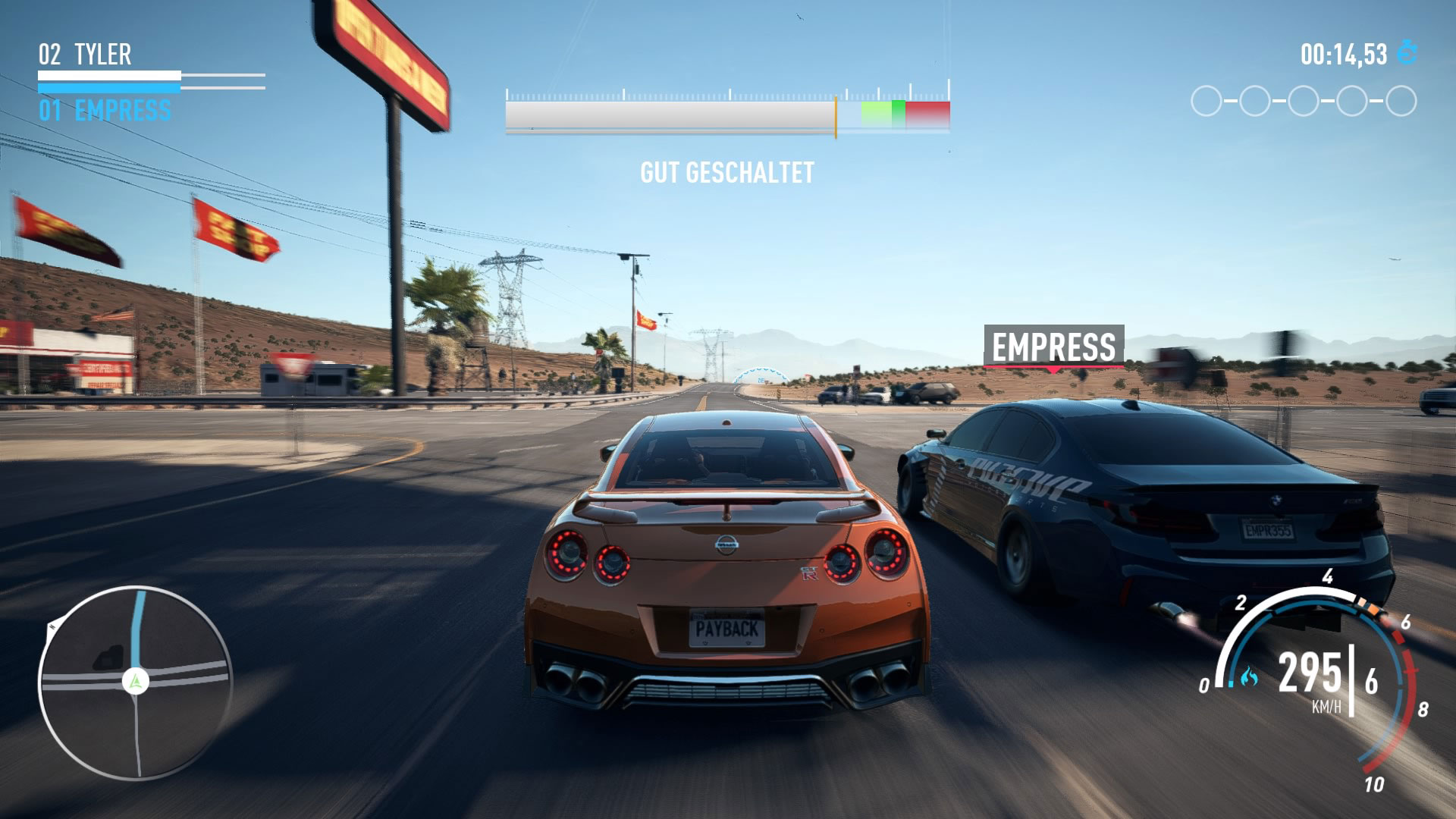The image size is (1456, 819).
Task: Click the player arrow on the minimap
Action: coord(136,682)
